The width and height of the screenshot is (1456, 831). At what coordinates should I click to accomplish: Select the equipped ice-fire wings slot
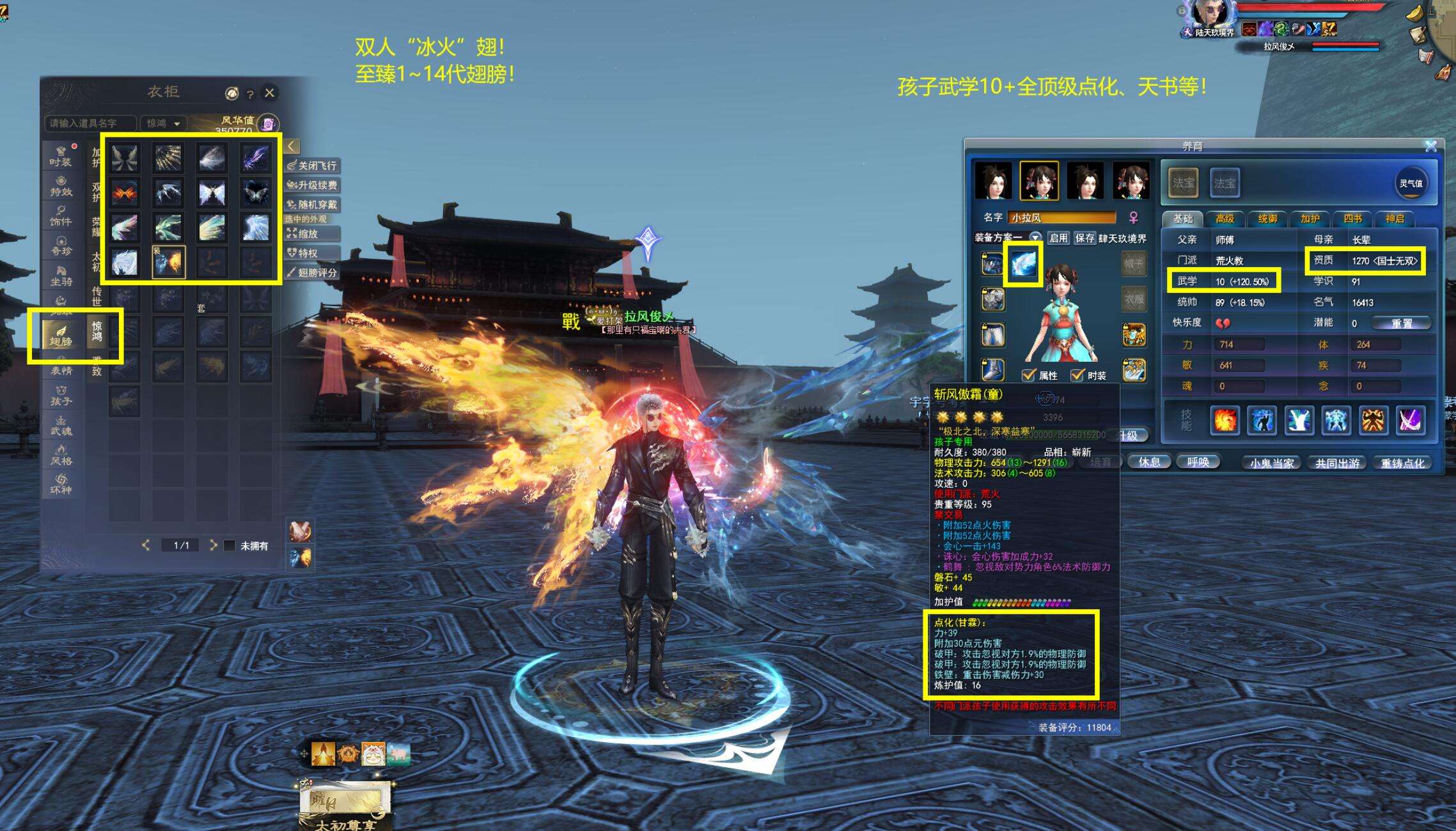169,262
